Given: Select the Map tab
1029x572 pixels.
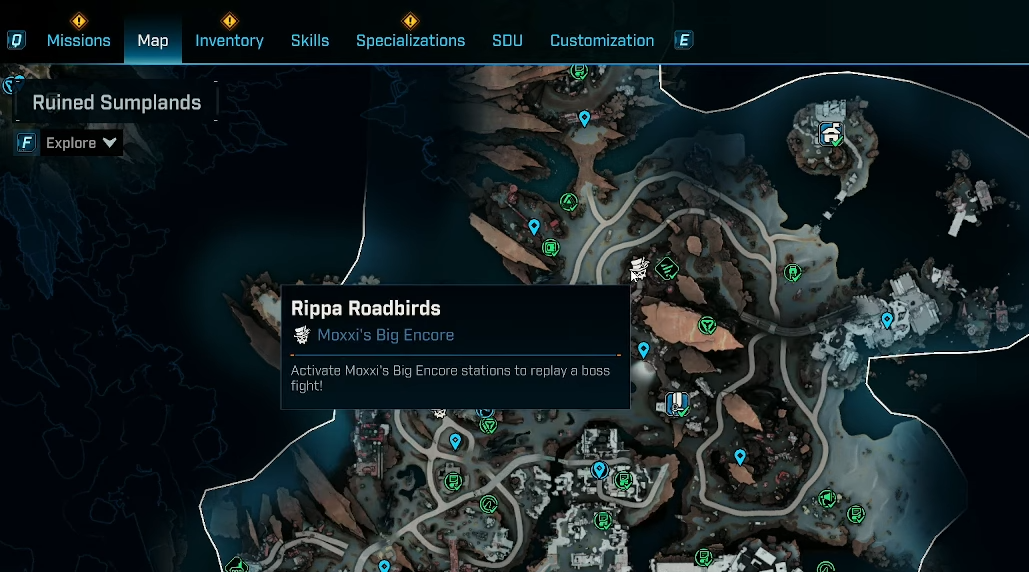Looking at the screenshot, I should [x=153, y=41].
